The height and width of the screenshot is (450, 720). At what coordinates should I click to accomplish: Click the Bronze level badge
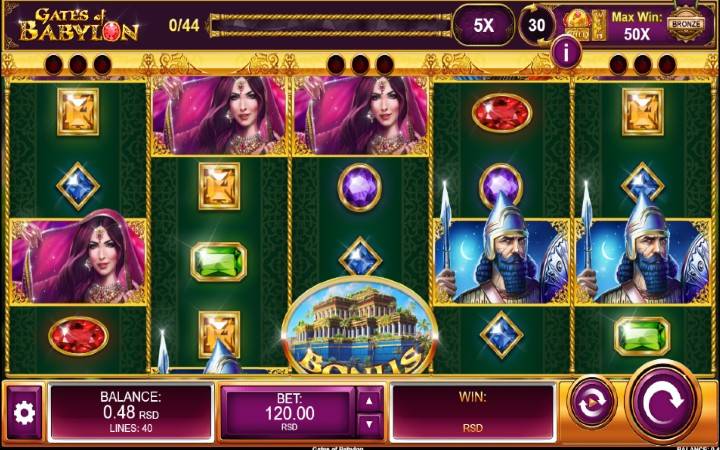click(x=686, y=25)
